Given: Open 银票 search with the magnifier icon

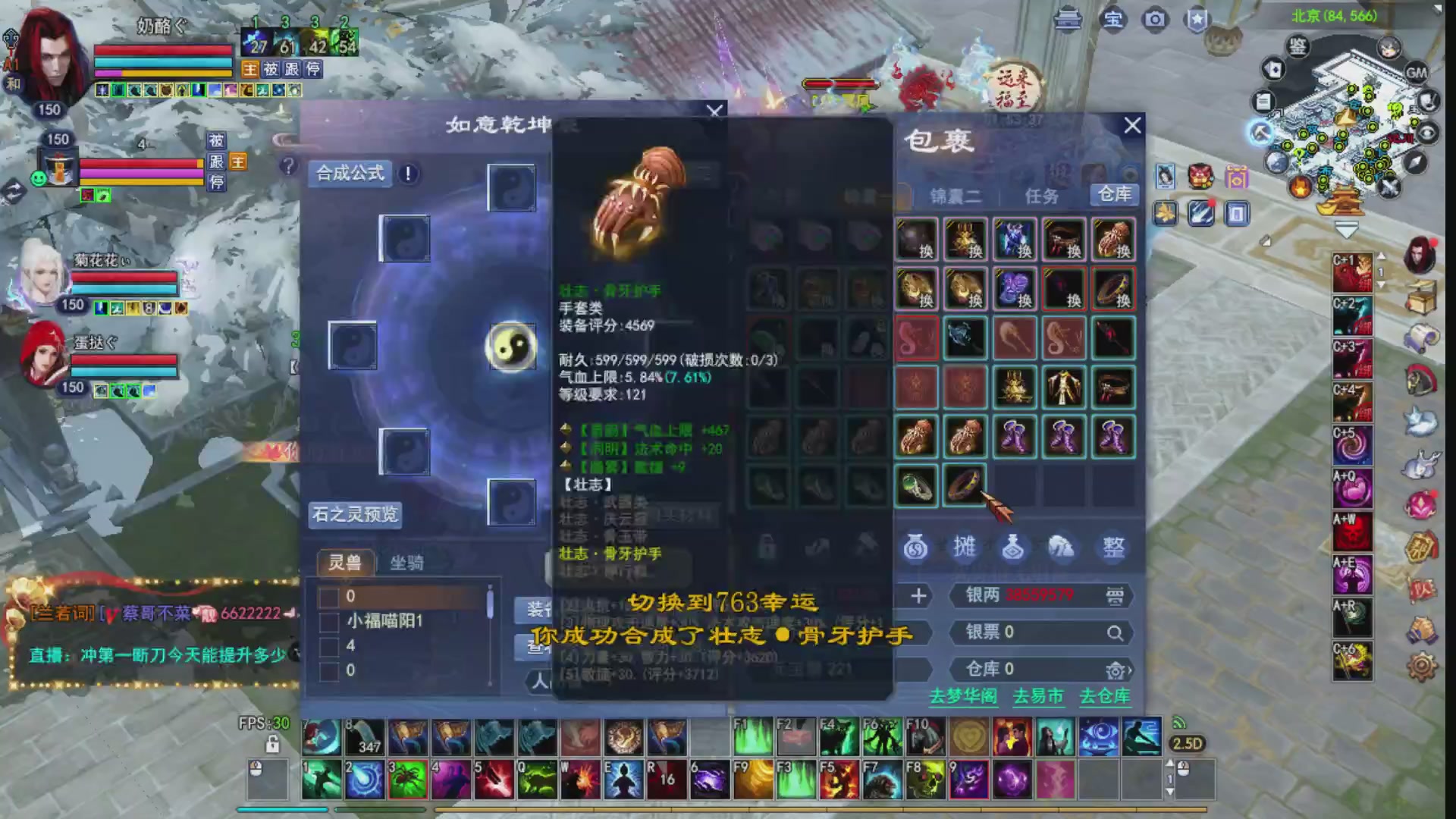Looking at the screenshot, I should pos(1115,633).
